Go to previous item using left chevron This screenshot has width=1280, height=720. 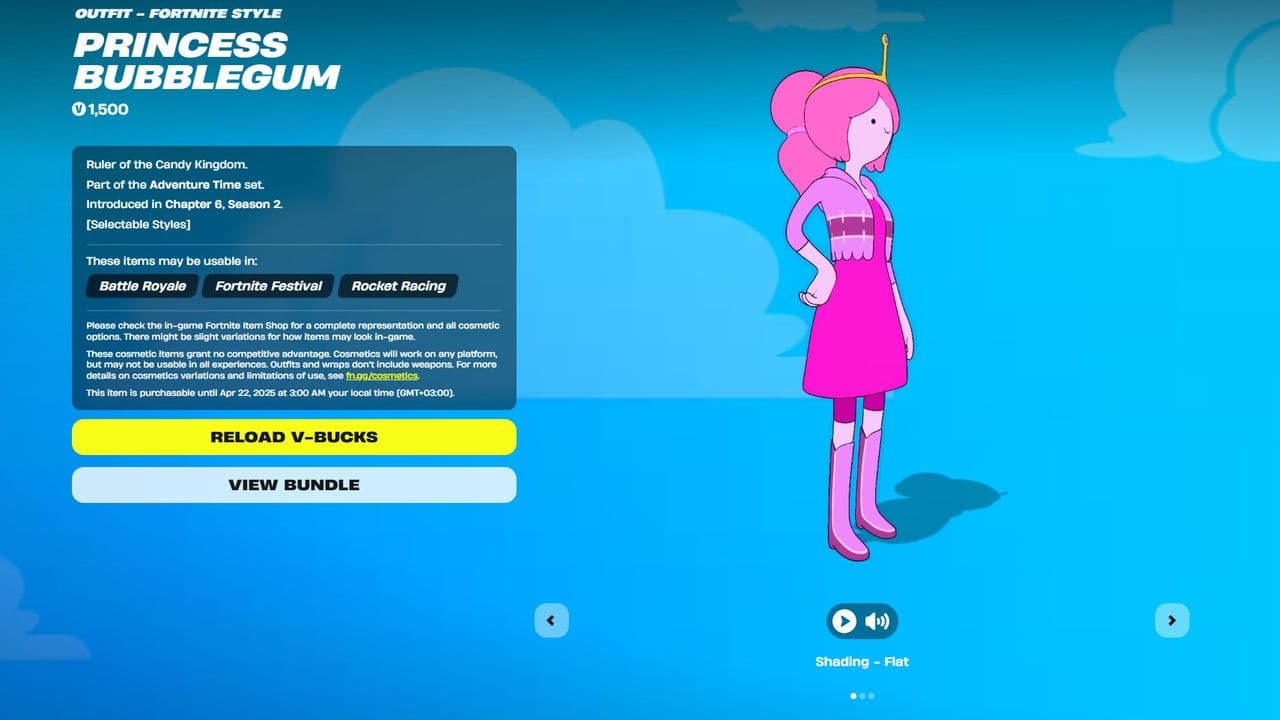point(551,620)
